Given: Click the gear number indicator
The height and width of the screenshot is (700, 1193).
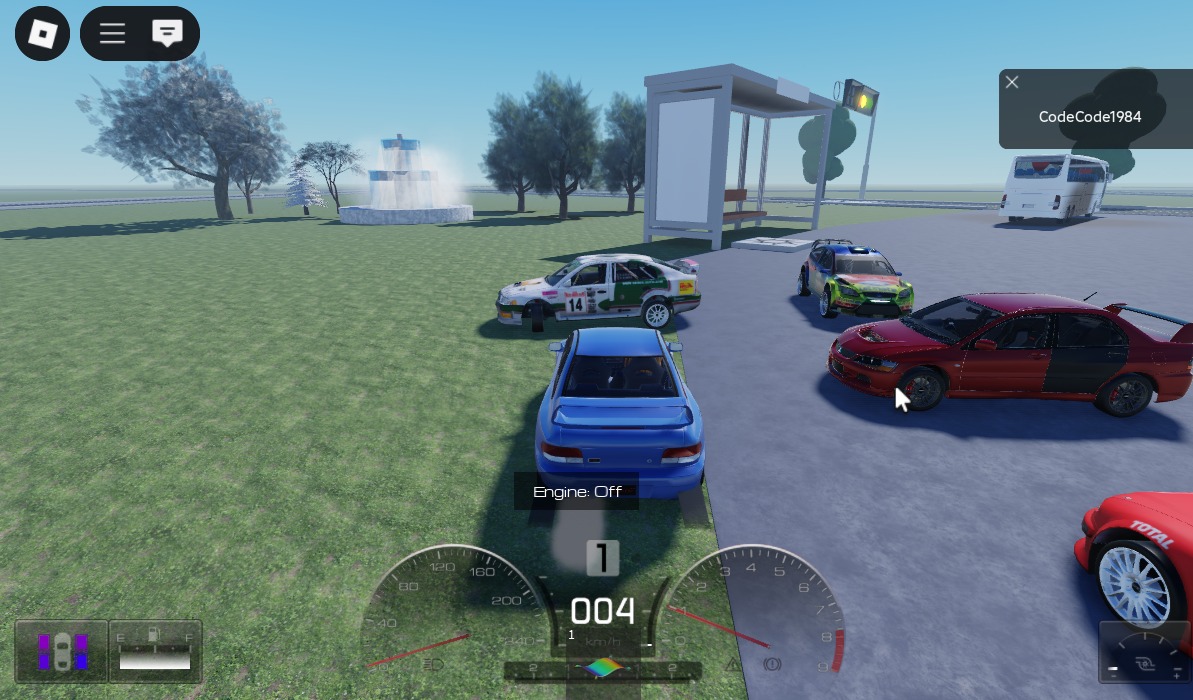Looking at the screenshot, I should 602,558.
